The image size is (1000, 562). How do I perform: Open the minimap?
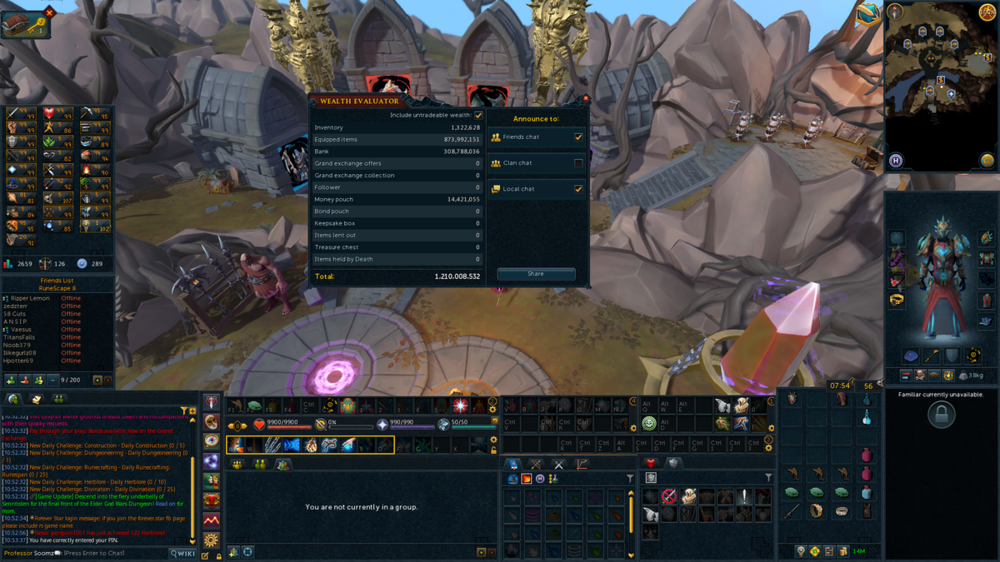pos(936,85)
